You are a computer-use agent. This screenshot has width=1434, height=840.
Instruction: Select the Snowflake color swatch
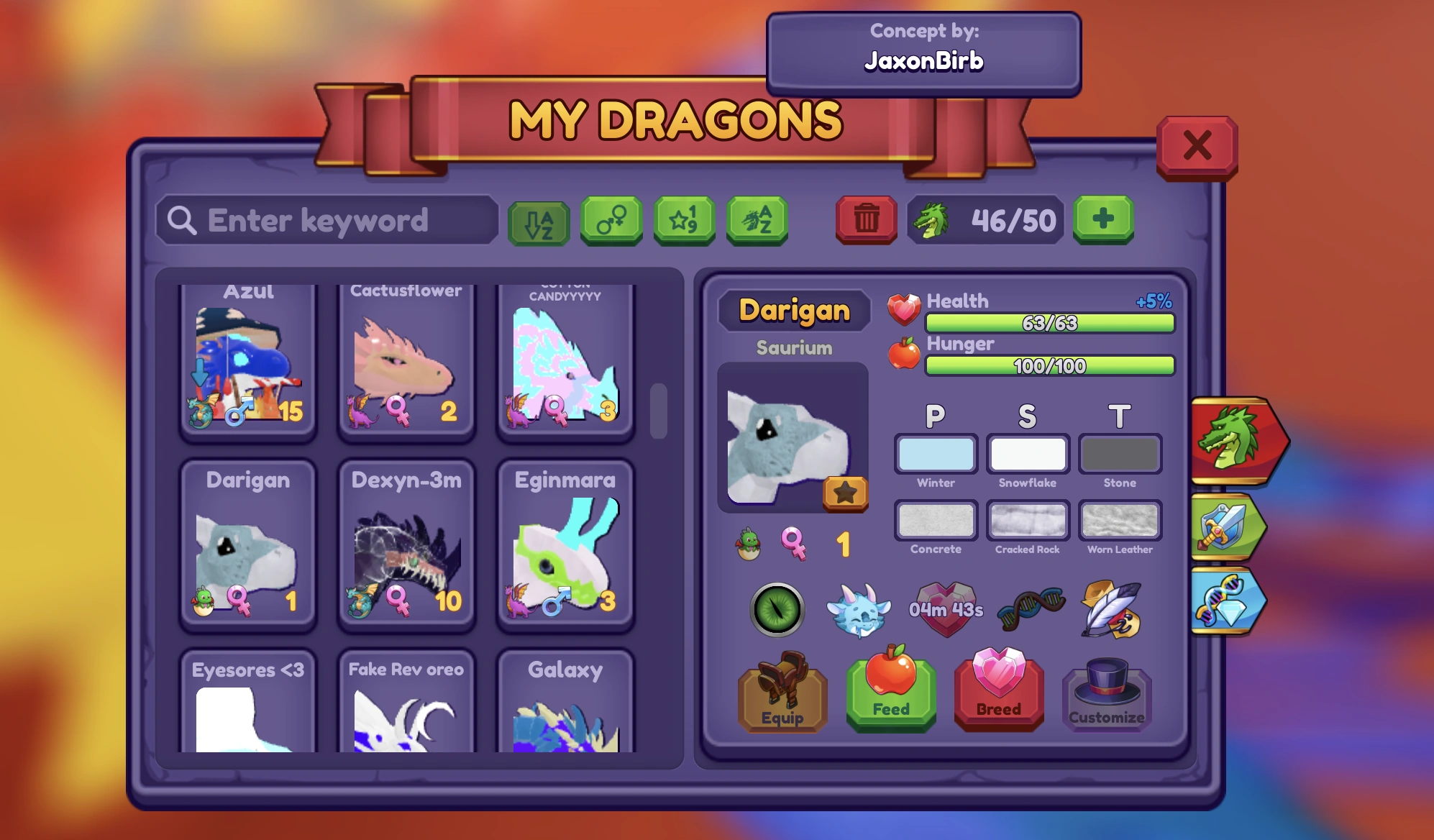point(1027,454)
